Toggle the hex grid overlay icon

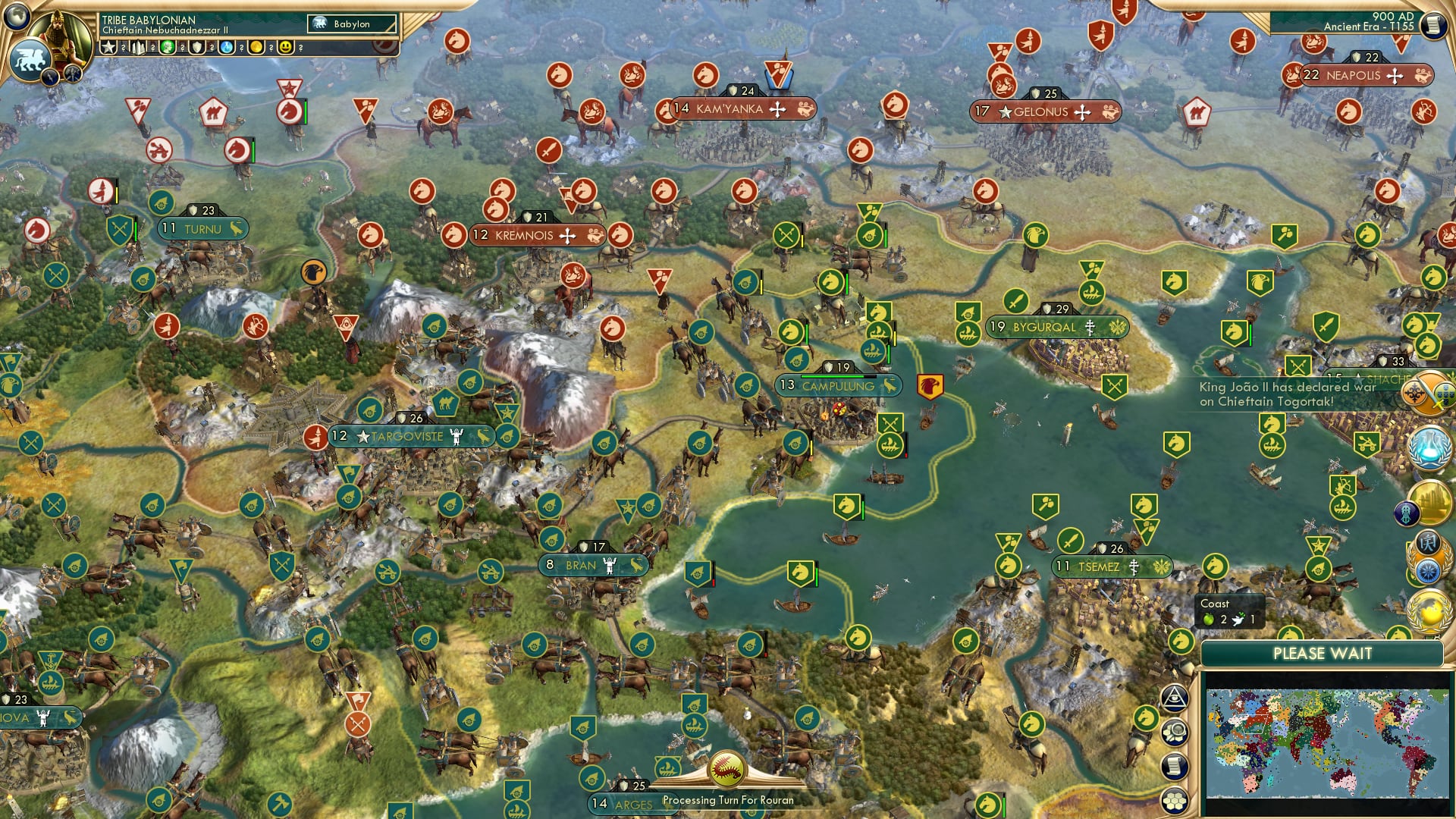click(x=1173, y=800)
